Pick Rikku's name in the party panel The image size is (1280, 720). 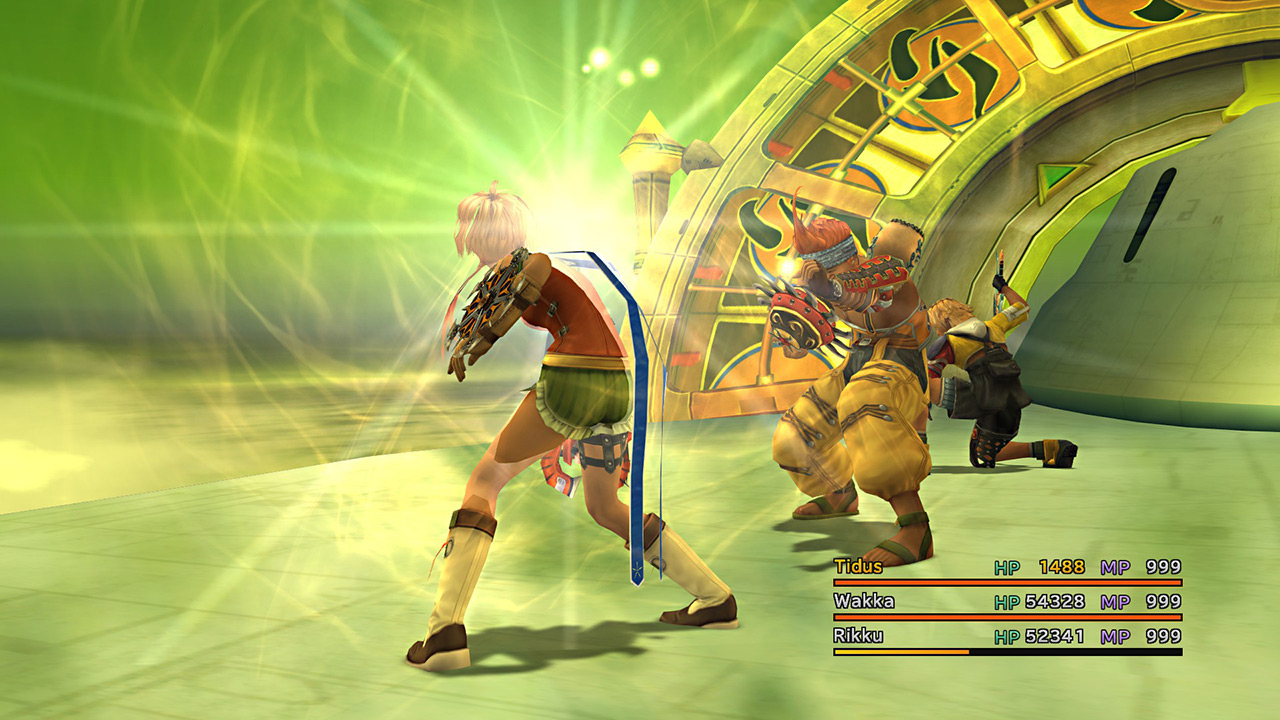click(857, 636)
